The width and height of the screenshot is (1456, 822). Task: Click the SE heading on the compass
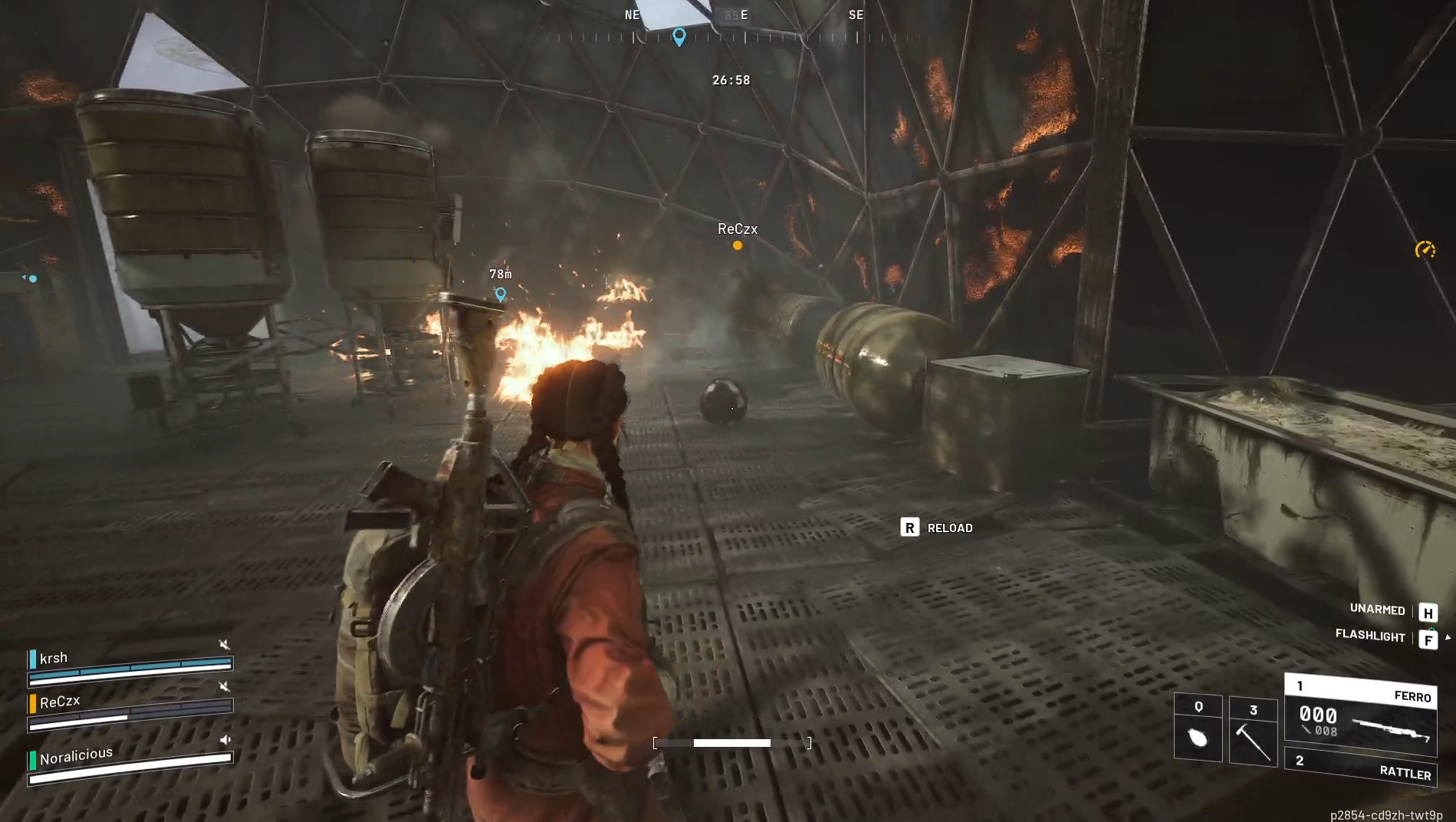point(856,15)
